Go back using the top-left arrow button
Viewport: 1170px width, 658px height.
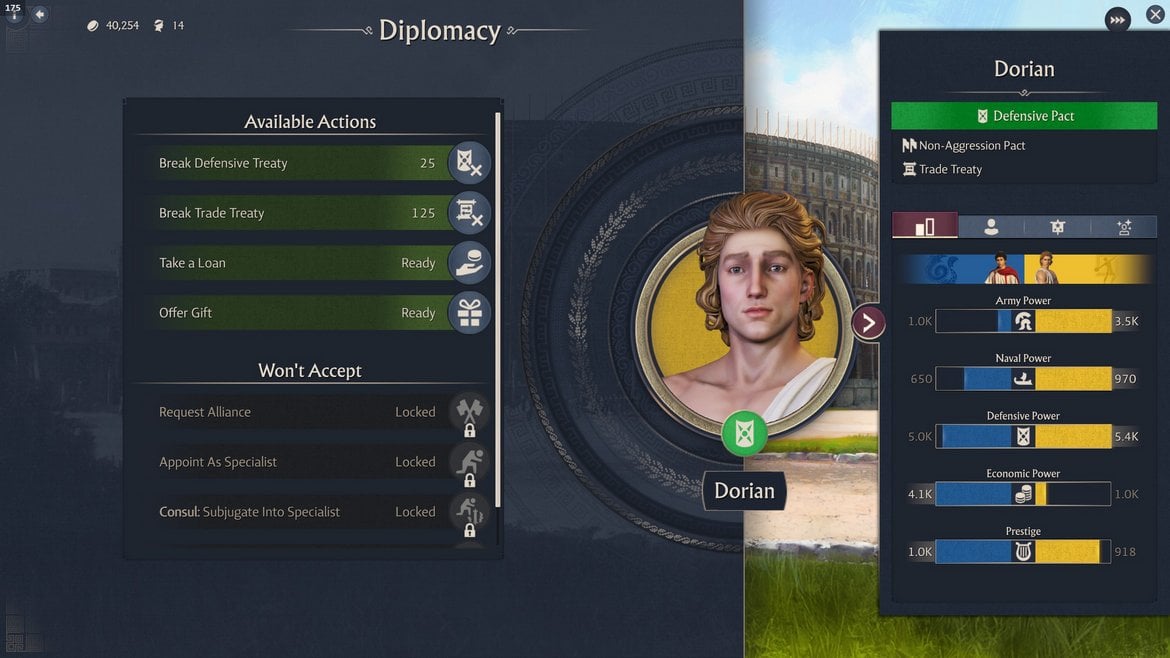[40, 15]
